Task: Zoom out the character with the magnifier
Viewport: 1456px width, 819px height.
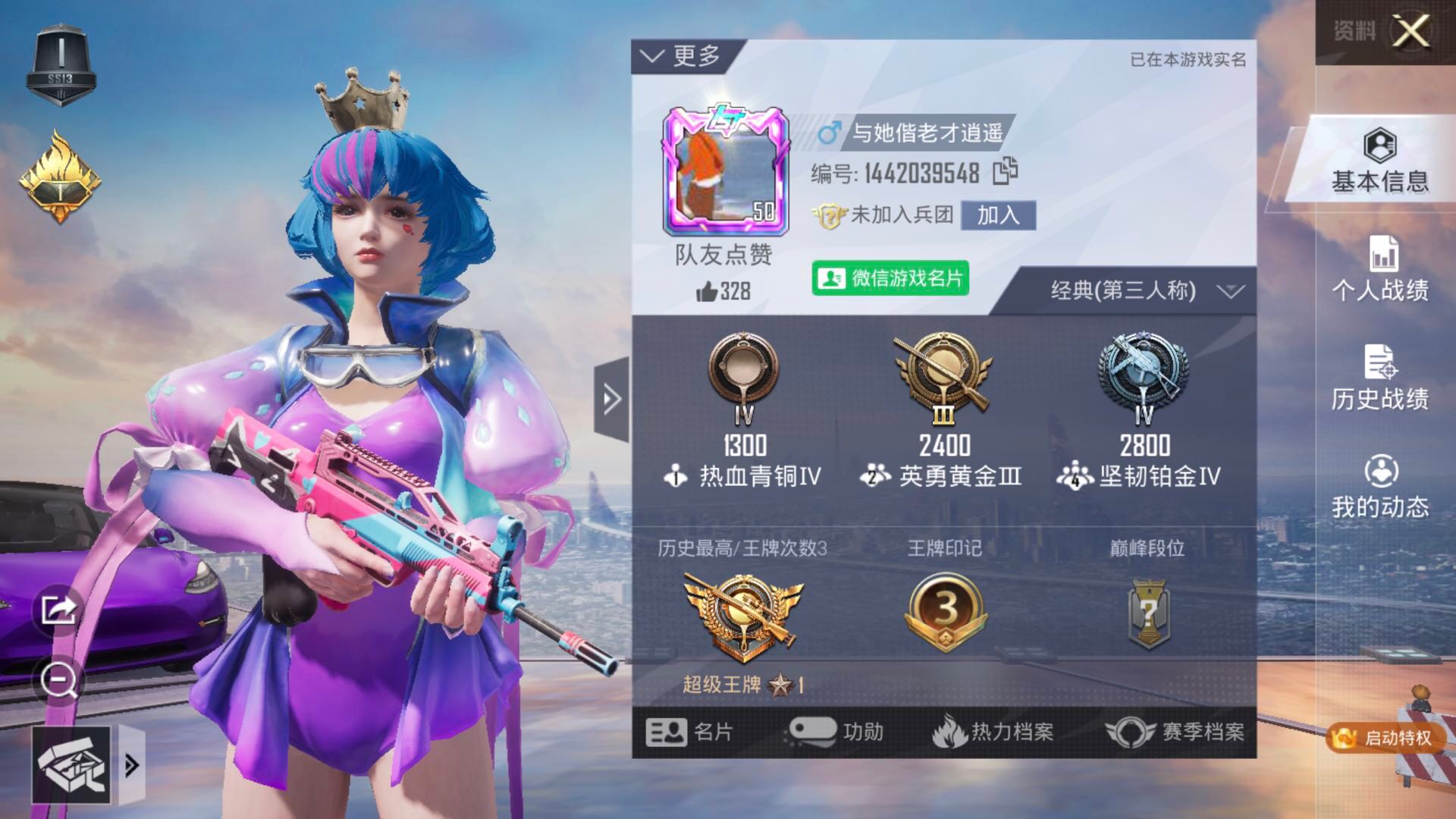Action: click(x=58, y=680)
